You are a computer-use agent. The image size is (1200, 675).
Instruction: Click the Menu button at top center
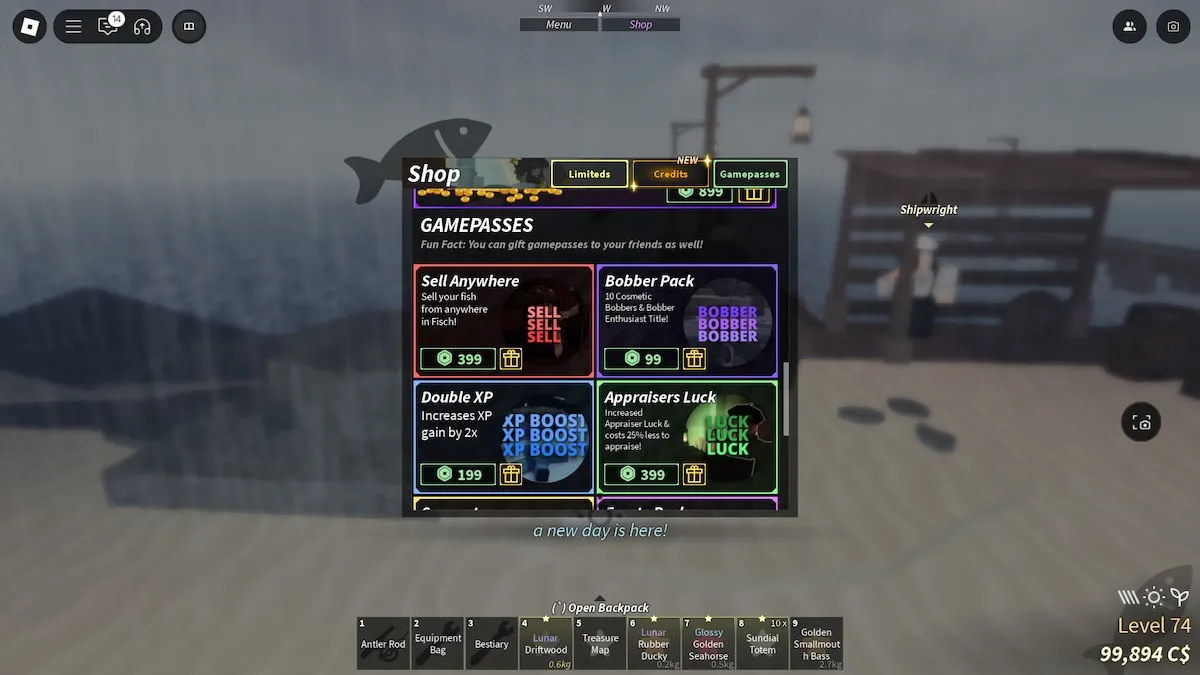[x=558, y=25]
